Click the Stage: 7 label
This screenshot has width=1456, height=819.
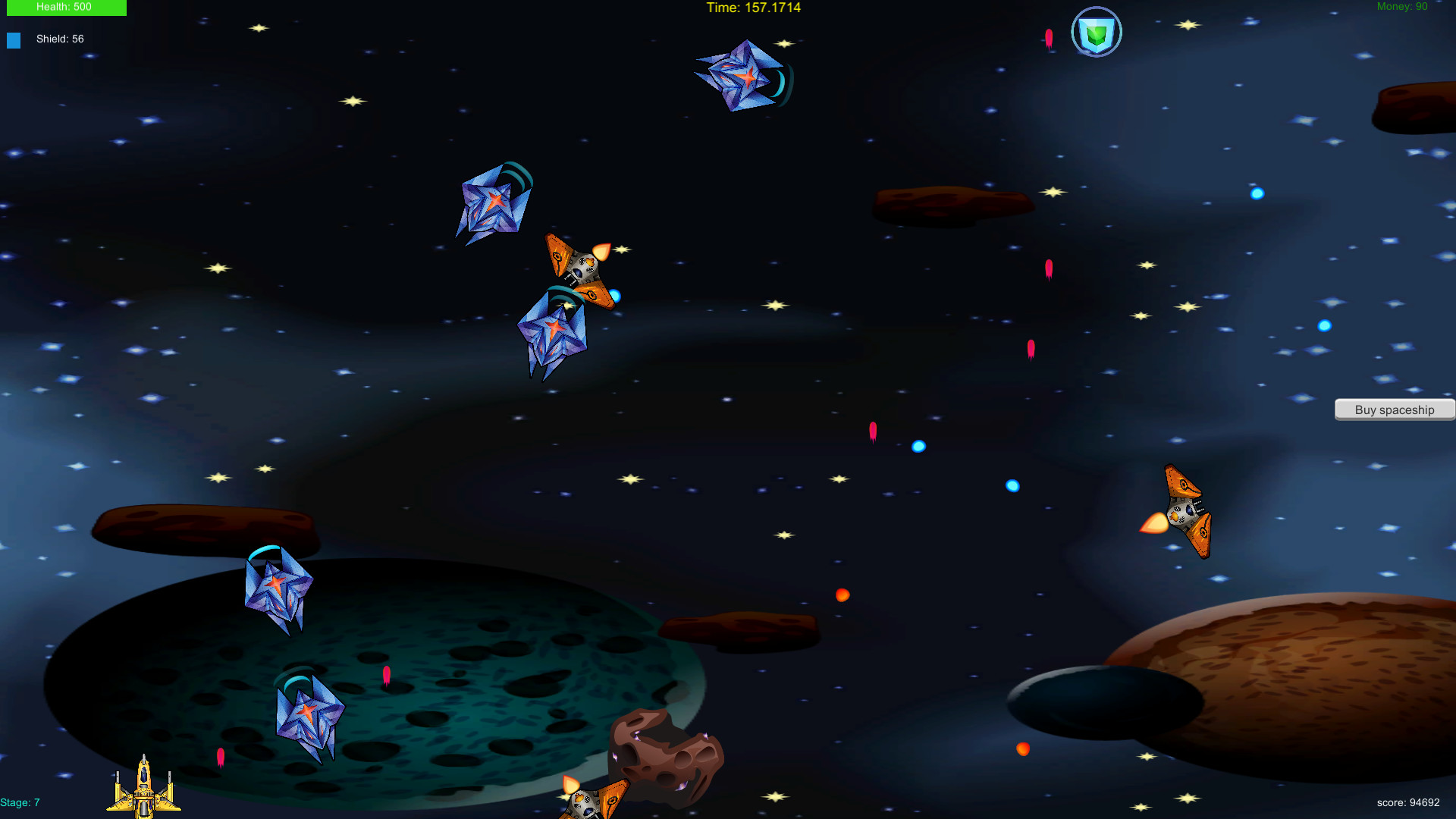(20, 802)
